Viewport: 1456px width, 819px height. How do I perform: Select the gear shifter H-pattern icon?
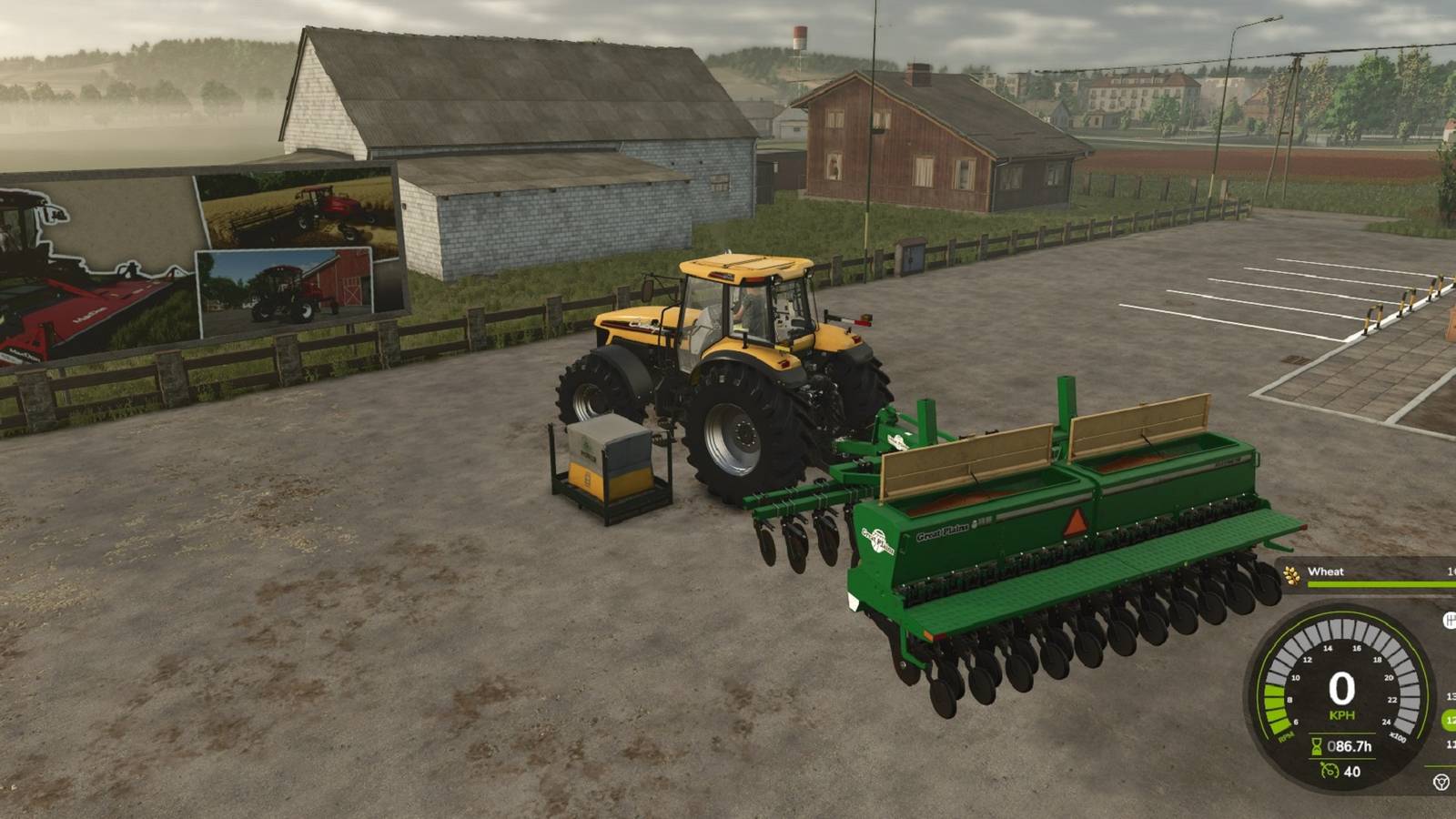click(x=1451, y=619)
